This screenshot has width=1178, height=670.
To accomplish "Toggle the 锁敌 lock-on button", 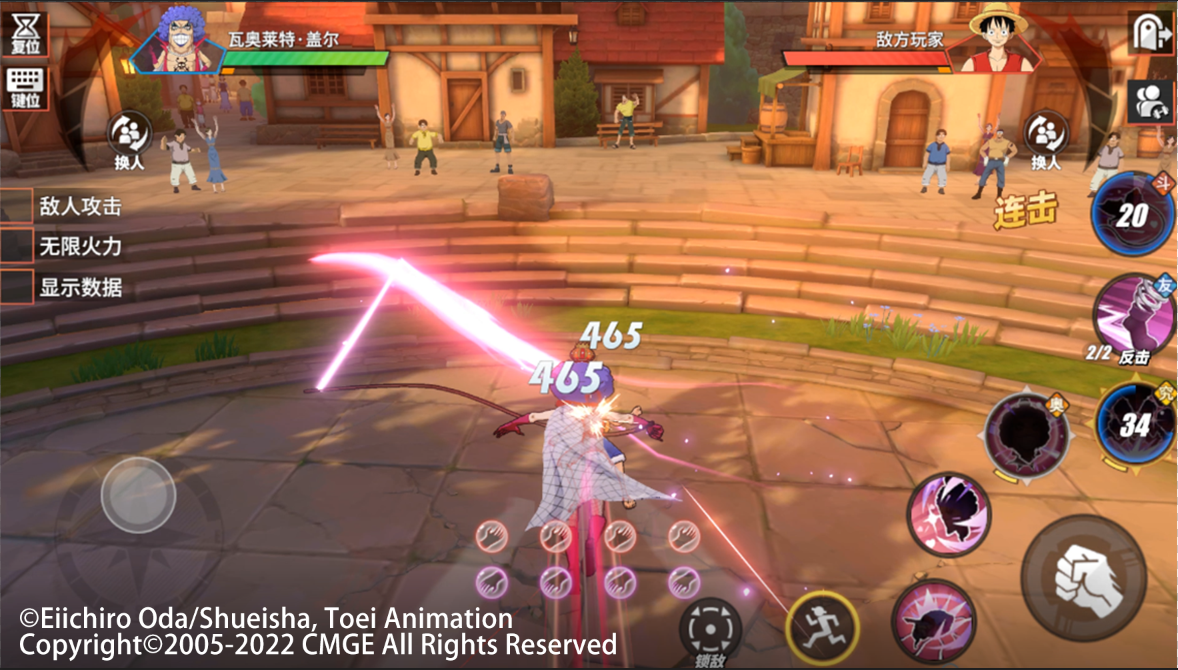I will pyautogui.click(x=710, y=629).
